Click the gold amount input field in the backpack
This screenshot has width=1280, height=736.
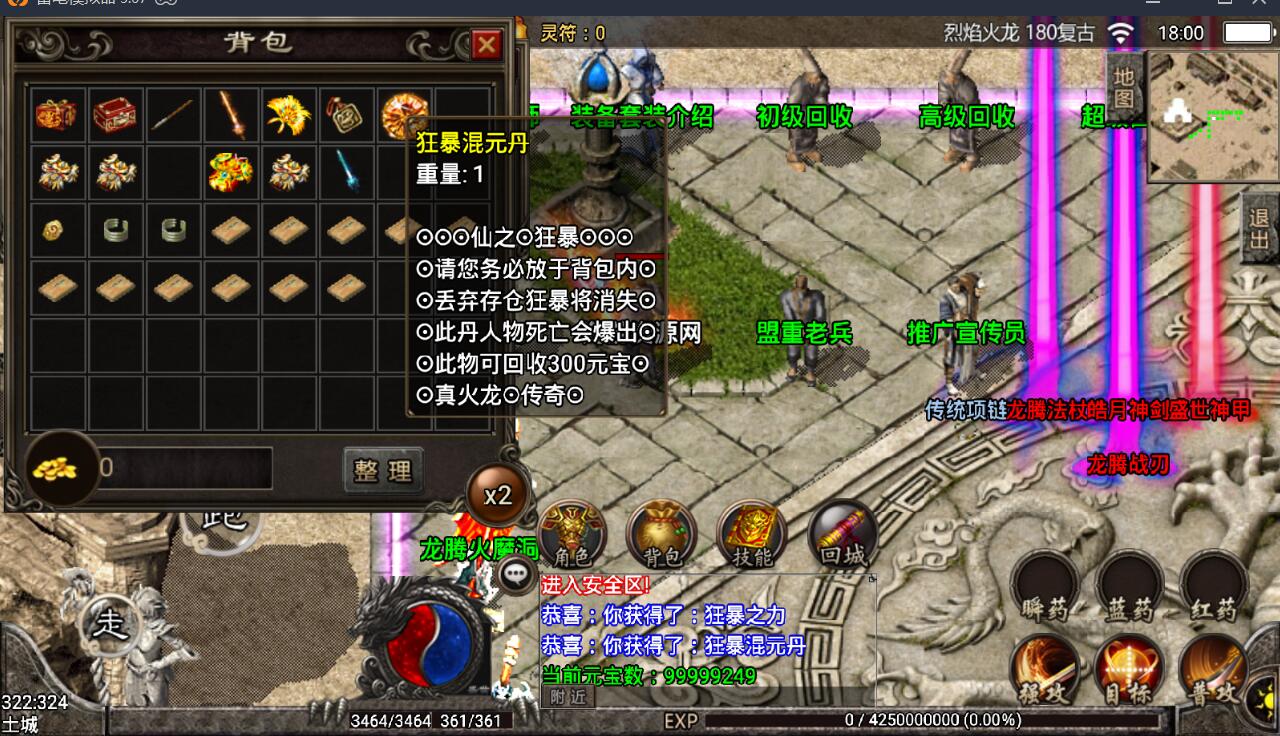point(190,468)
